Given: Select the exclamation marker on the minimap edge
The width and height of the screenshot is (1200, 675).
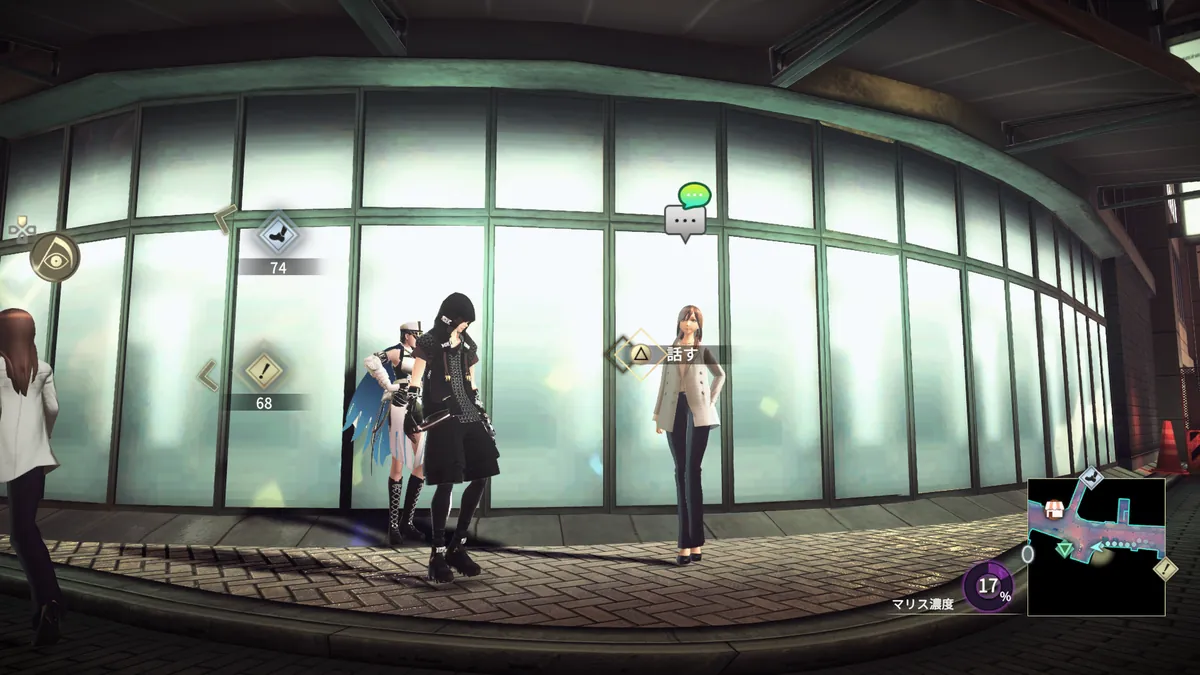Looking at the screenshot, I should (1165, 568).
